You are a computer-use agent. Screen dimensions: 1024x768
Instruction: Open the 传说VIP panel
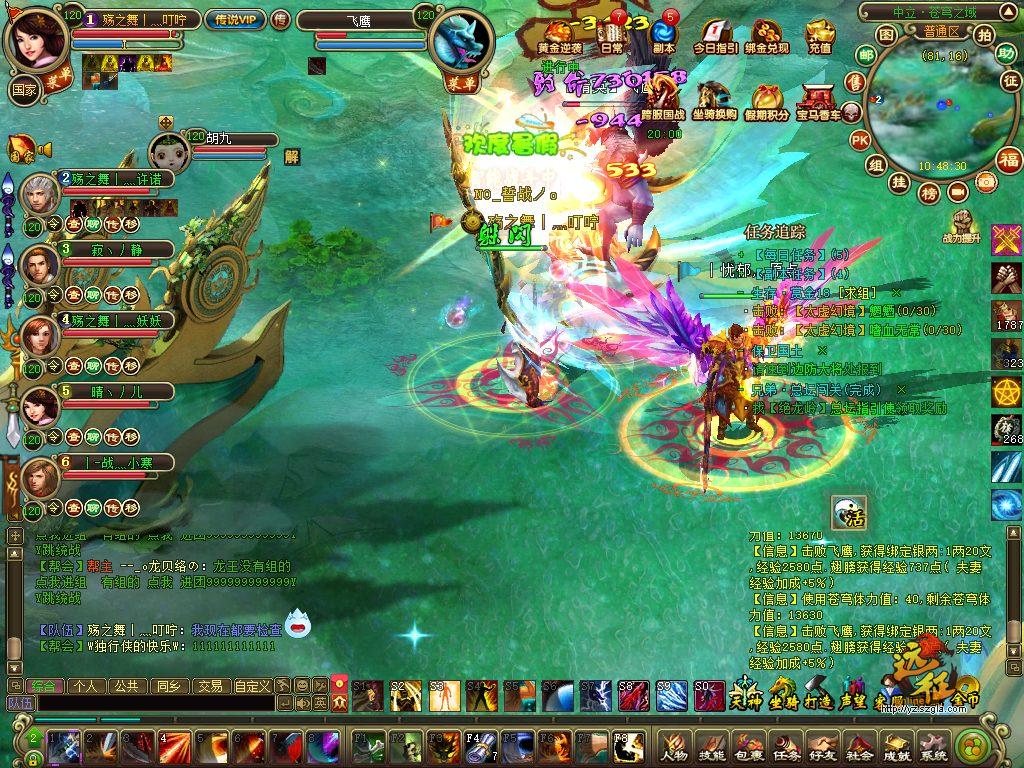(x=235, y=20)
